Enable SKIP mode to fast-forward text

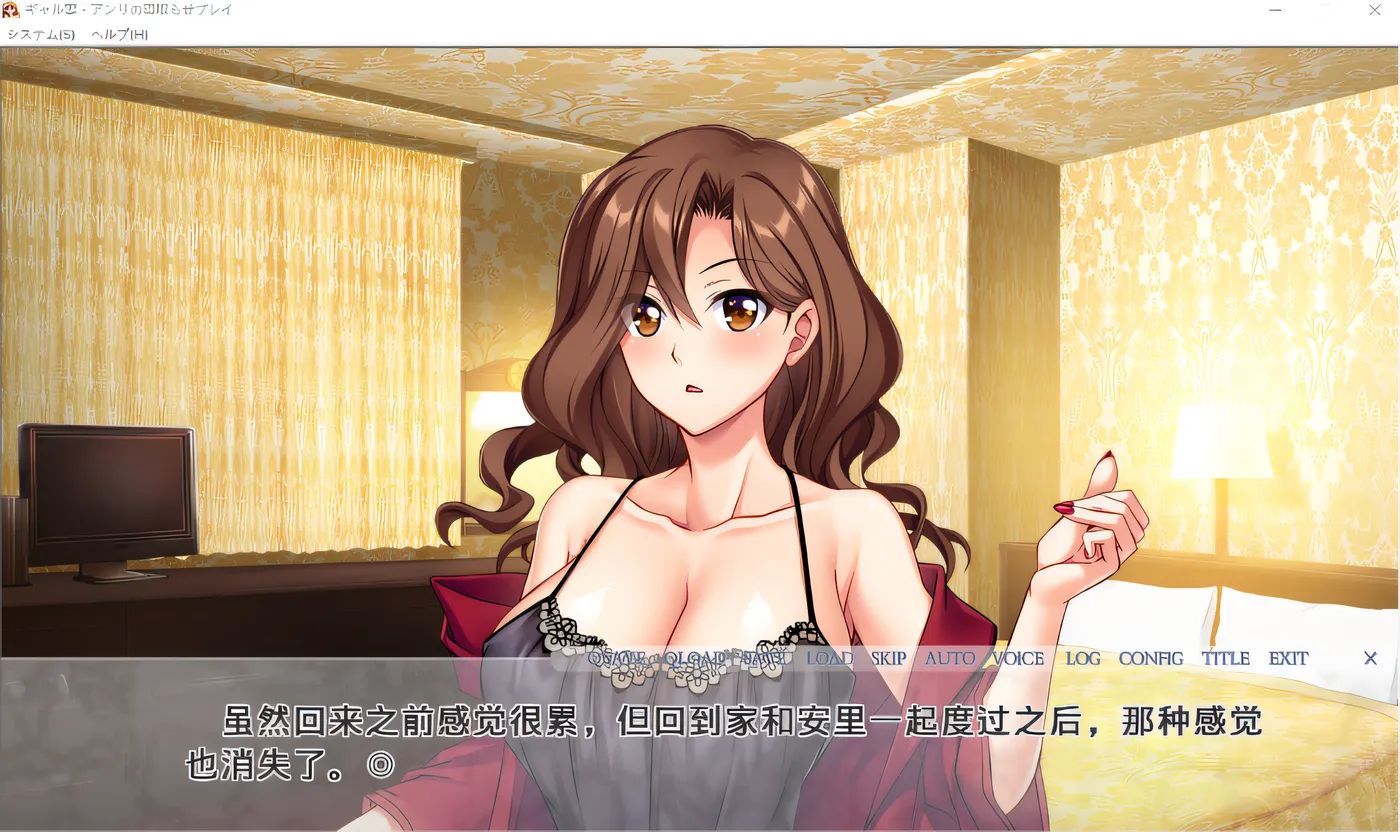[886, 658]
